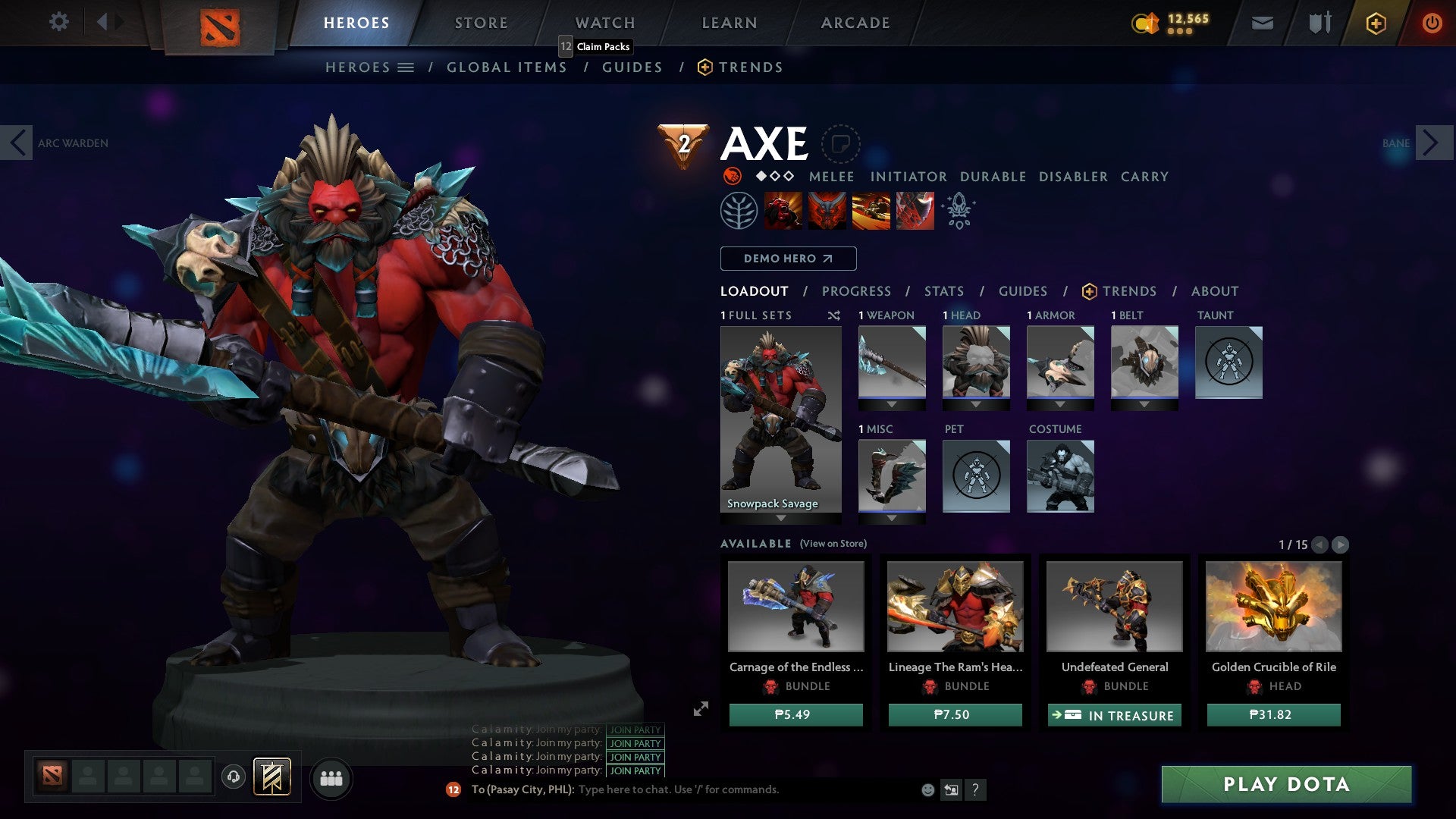The width and height of the screenshot is (1456, 819).
Task: Click the power button to exit
Action: click(x=1433, y=23)
